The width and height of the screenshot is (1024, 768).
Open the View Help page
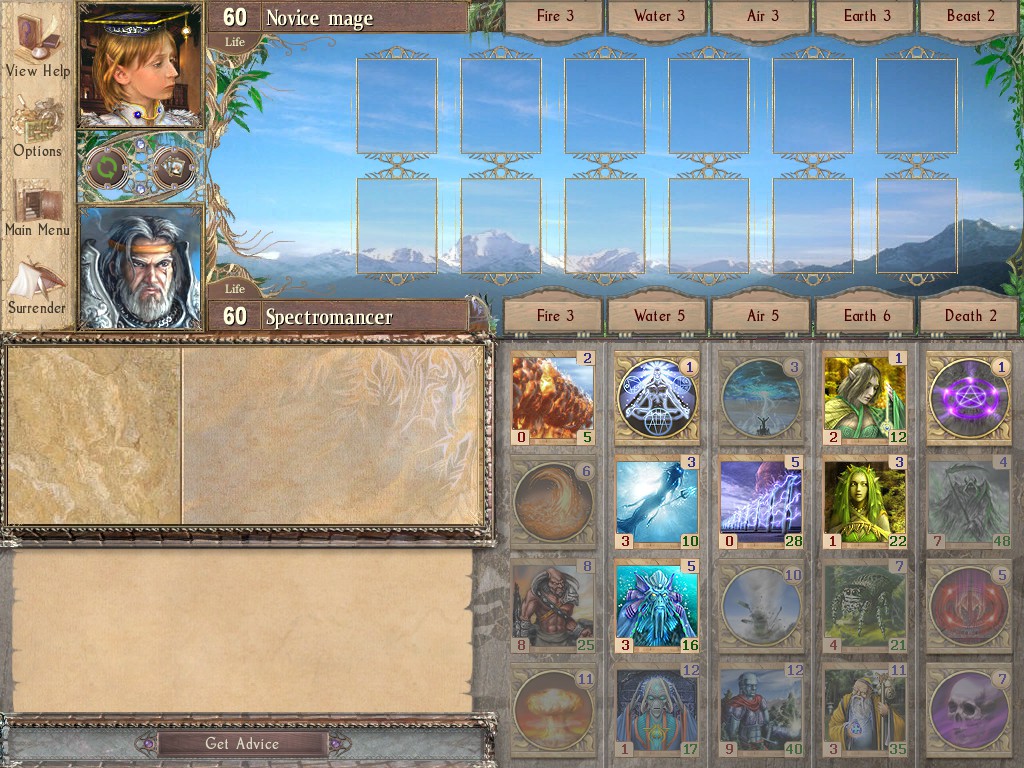point(38,48)
